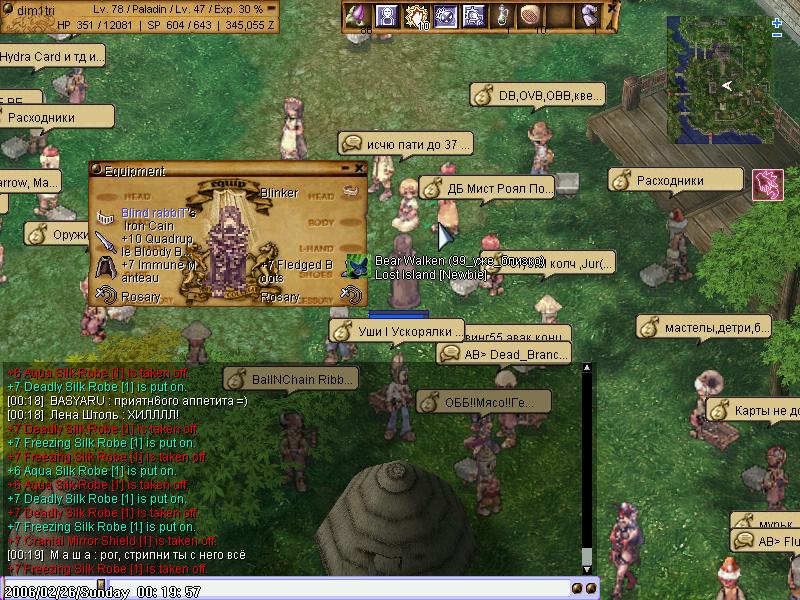Use the round brown item on the hotbar
The image size is (800, 600).
[x=531, y=16]
